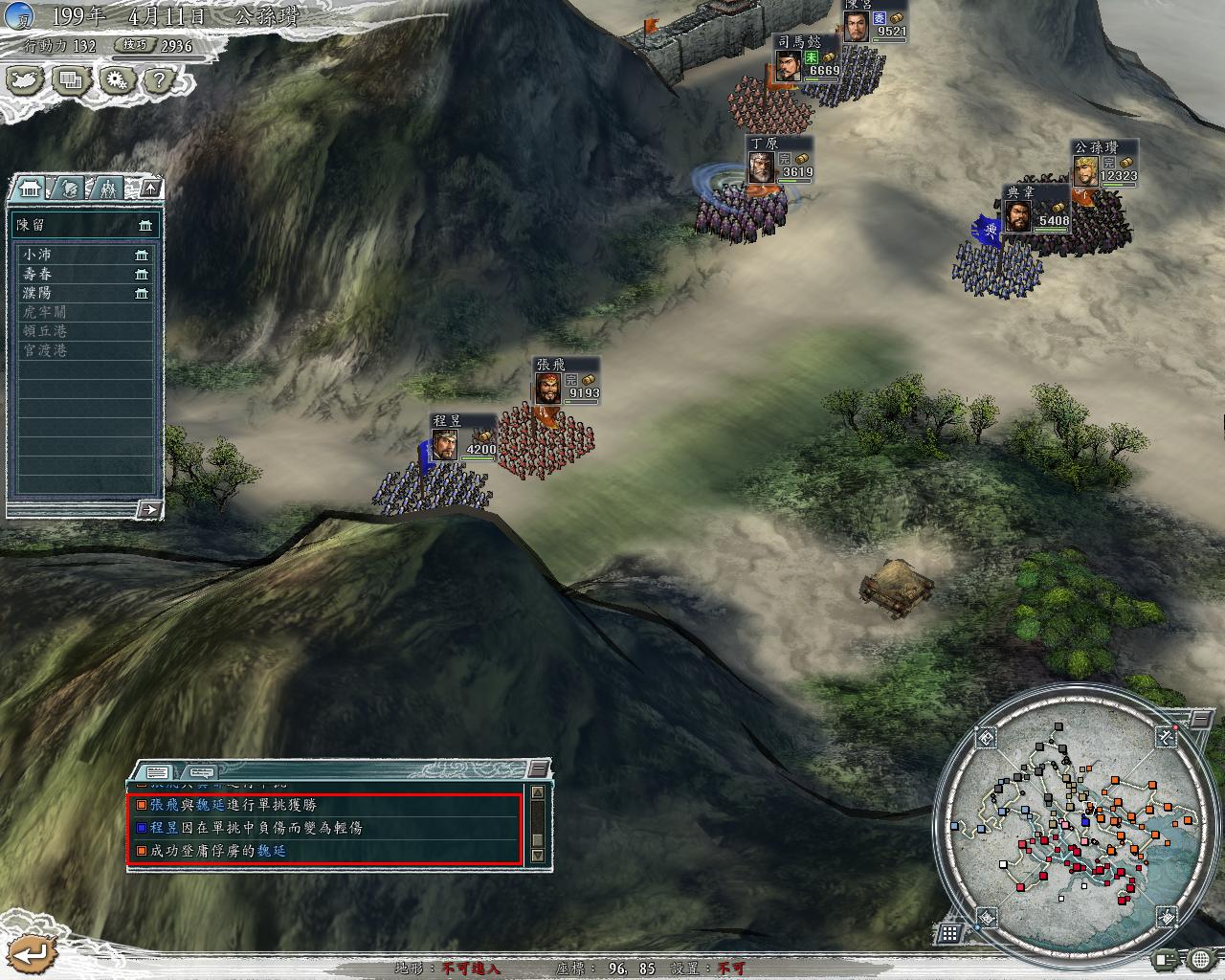Open the China map icon button

pos(25,80)
